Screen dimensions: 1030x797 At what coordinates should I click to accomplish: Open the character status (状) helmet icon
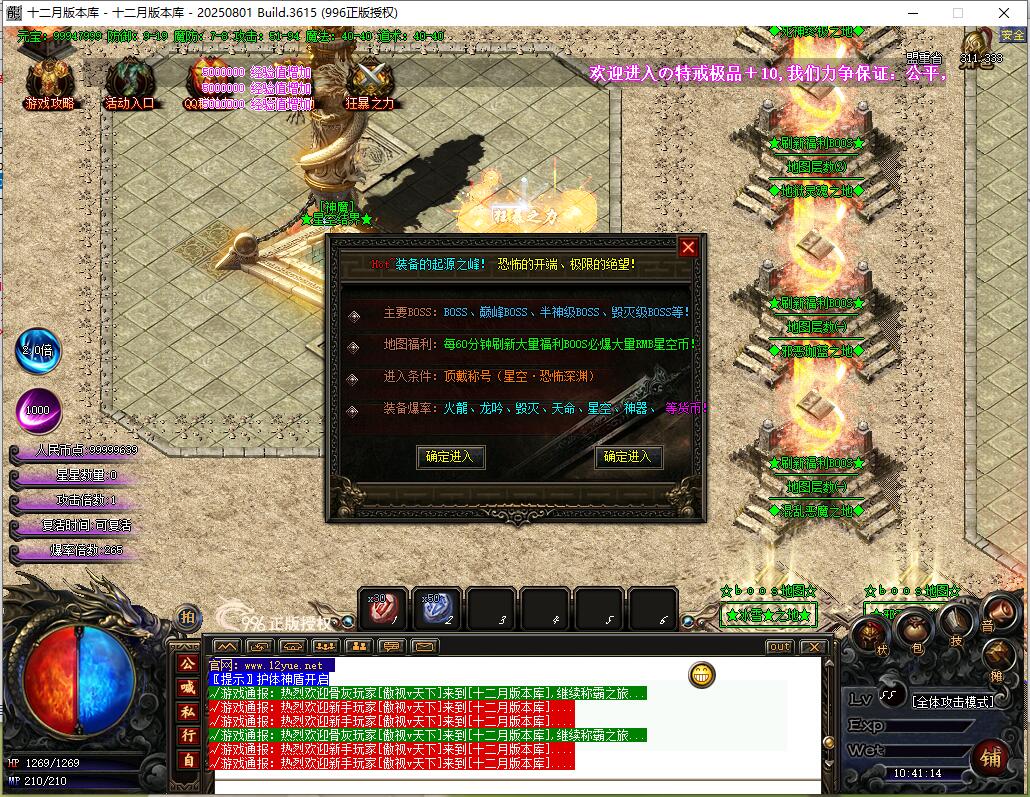click(870, 635)
